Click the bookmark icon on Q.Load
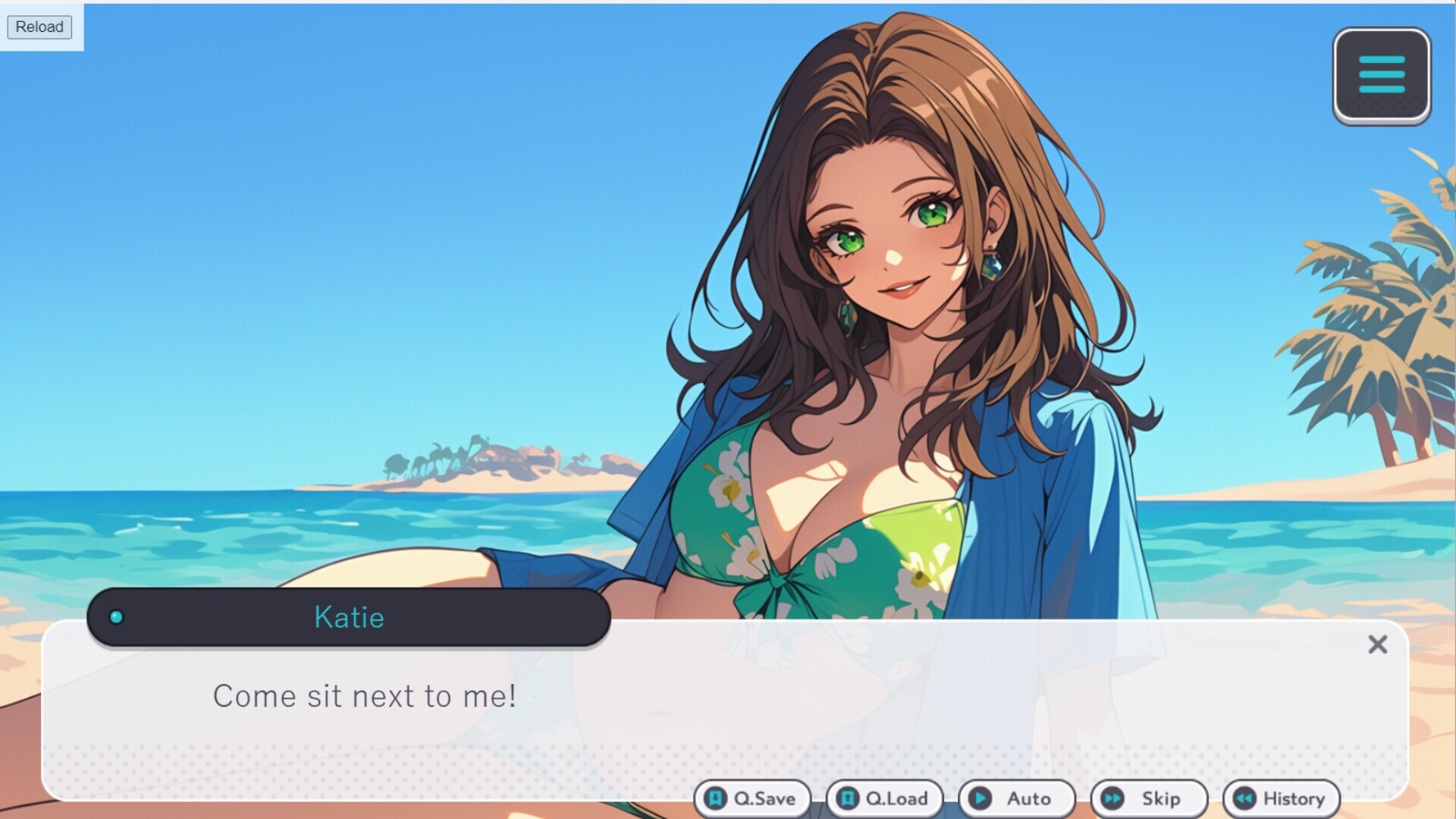The height and width of the screenshot is (819, 1456). click(x=846, y=799)
